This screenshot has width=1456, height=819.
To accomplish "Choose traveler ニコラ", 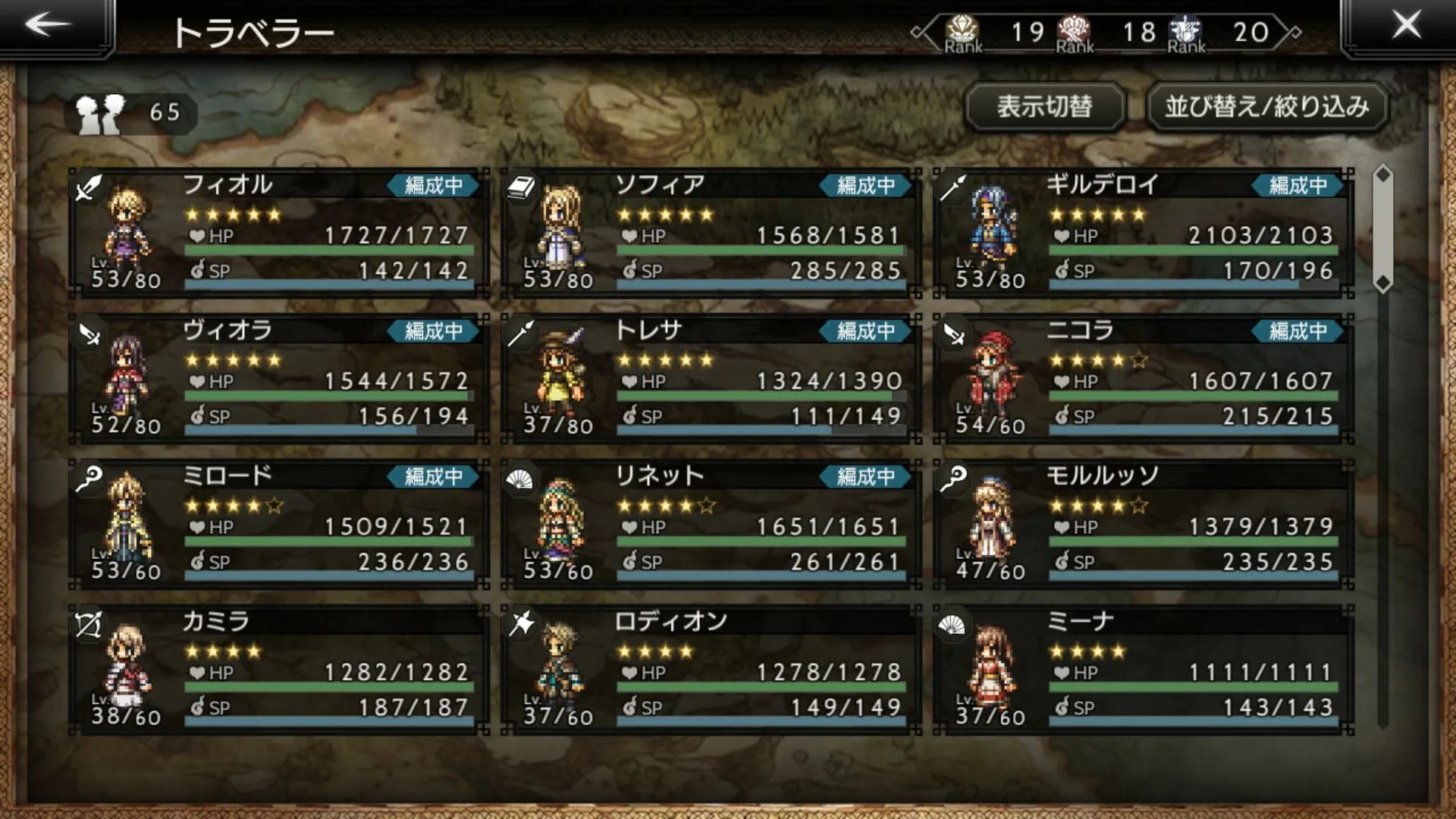I will point(1143,378).
